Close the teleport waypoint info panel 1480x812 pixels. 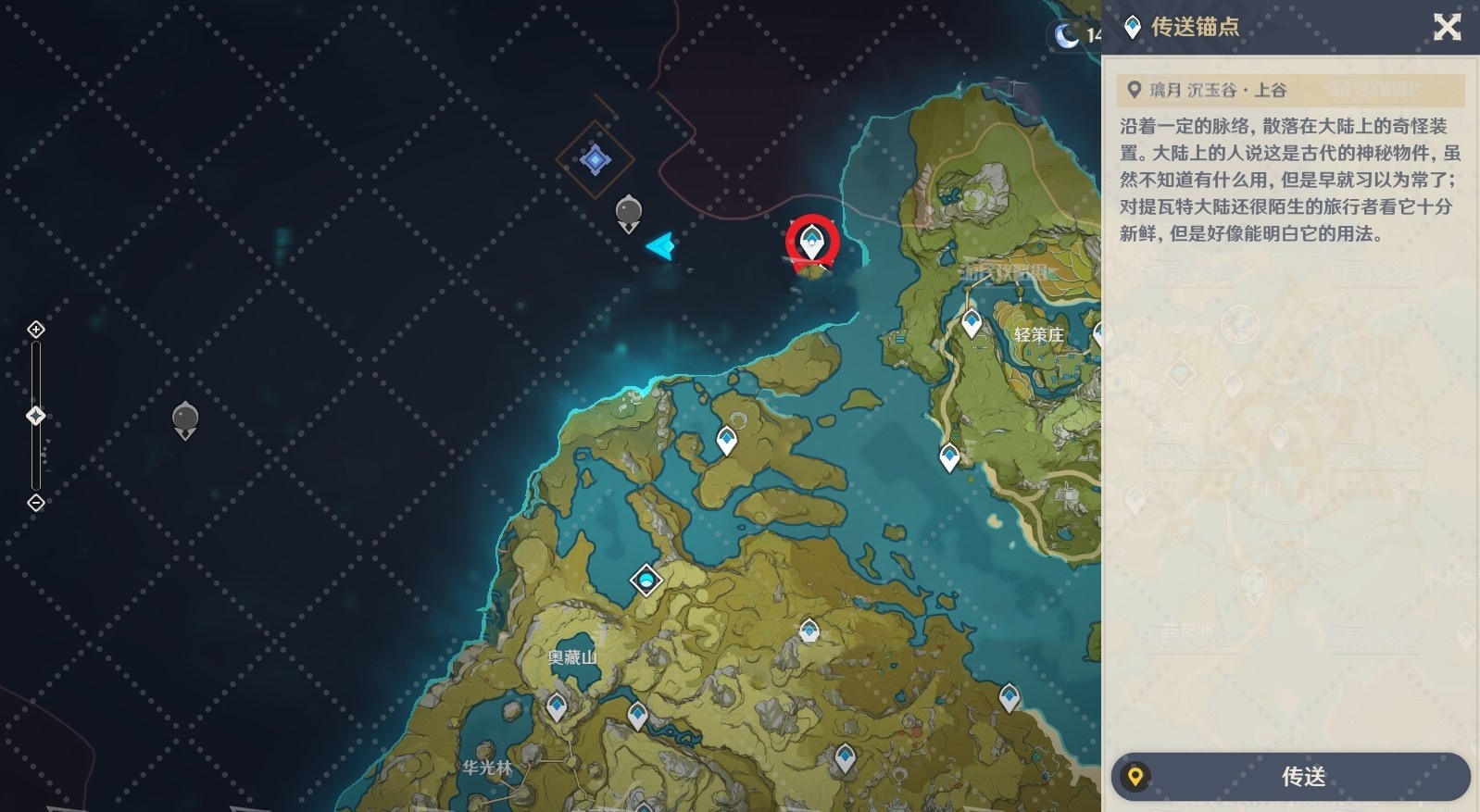click(1447, 27)
